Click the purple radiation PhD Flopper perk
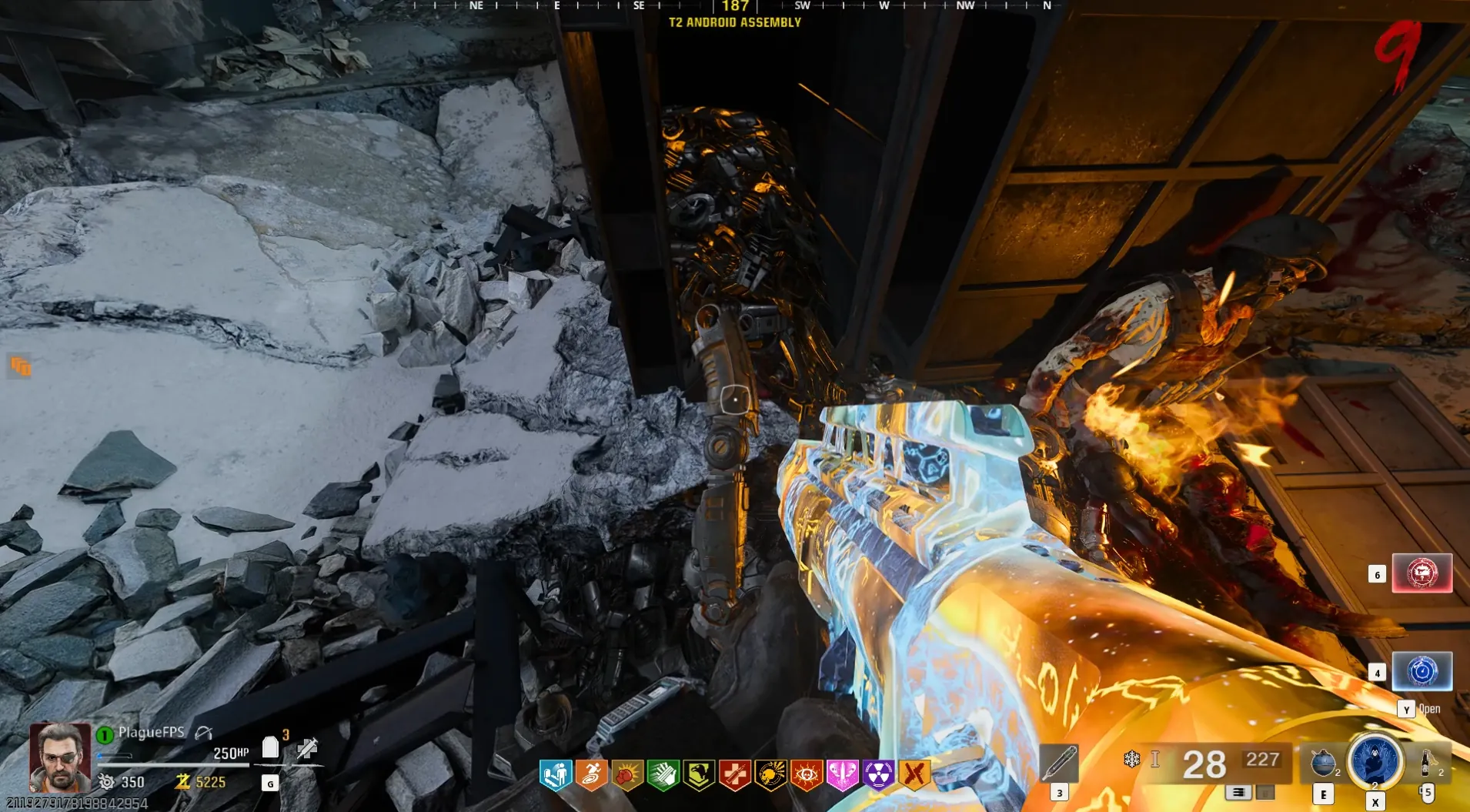The image size is (1470, 812). 878,775
